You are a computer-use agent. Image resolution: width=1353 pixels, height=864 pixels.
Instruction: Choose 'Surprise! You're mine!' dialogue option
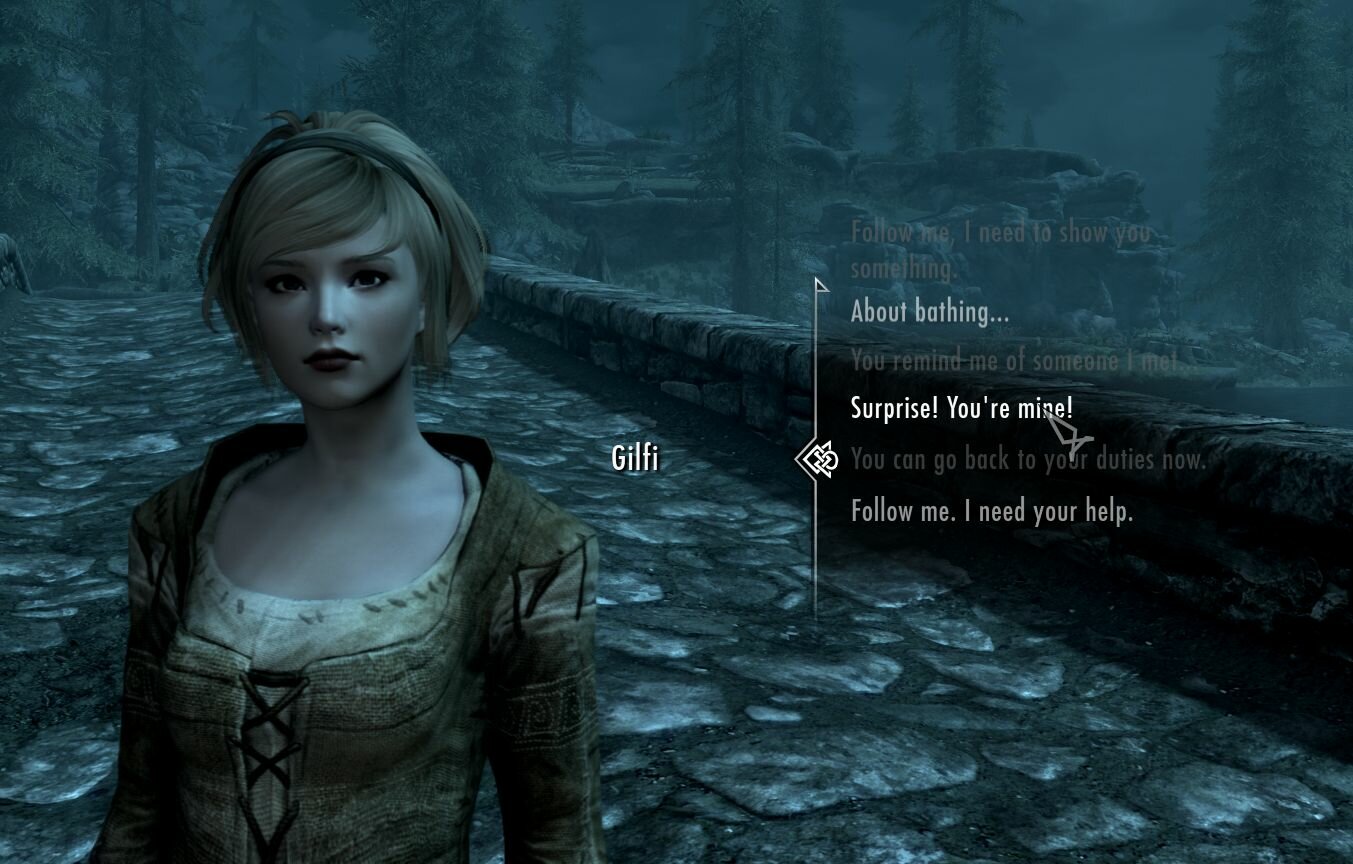point(962,409)
